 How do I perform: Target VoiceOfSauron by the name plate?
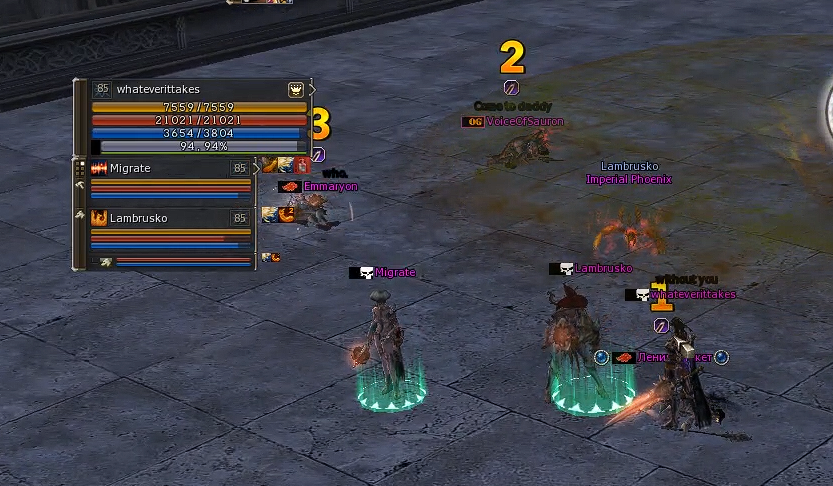(x=524, y=122)
